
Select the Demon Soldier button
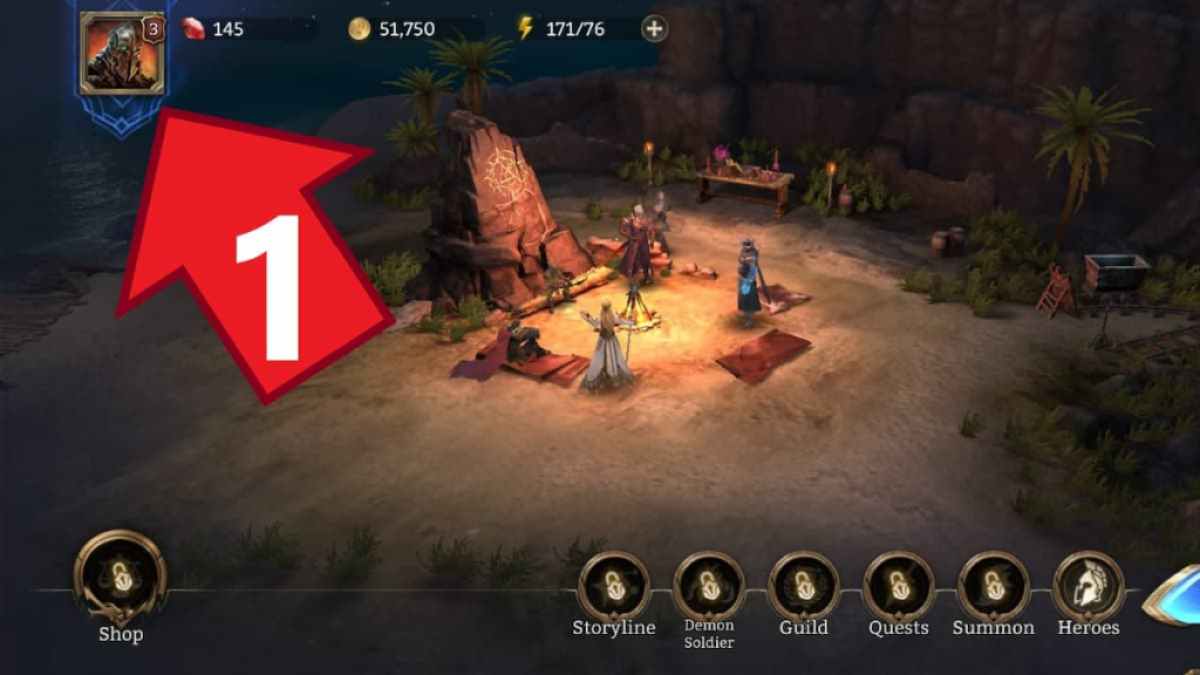tap(709, 587)
